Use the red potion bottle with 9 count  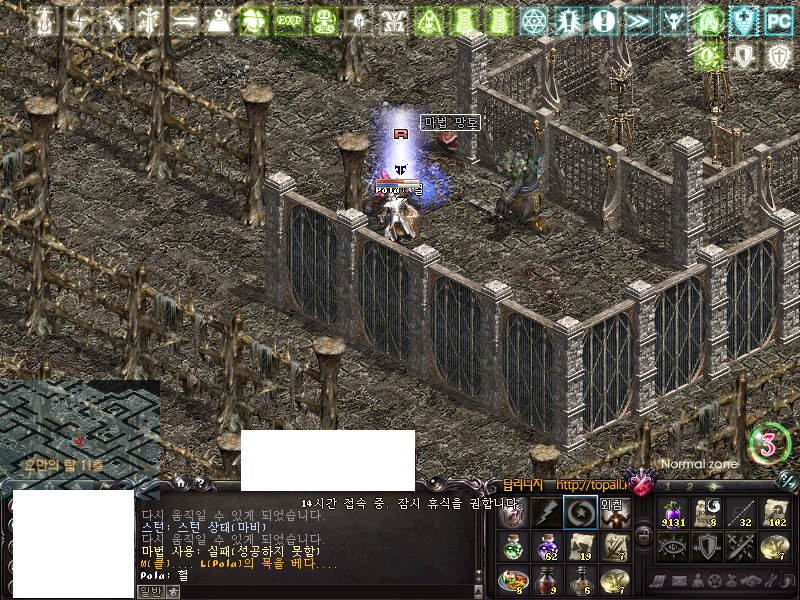[546, 581]
